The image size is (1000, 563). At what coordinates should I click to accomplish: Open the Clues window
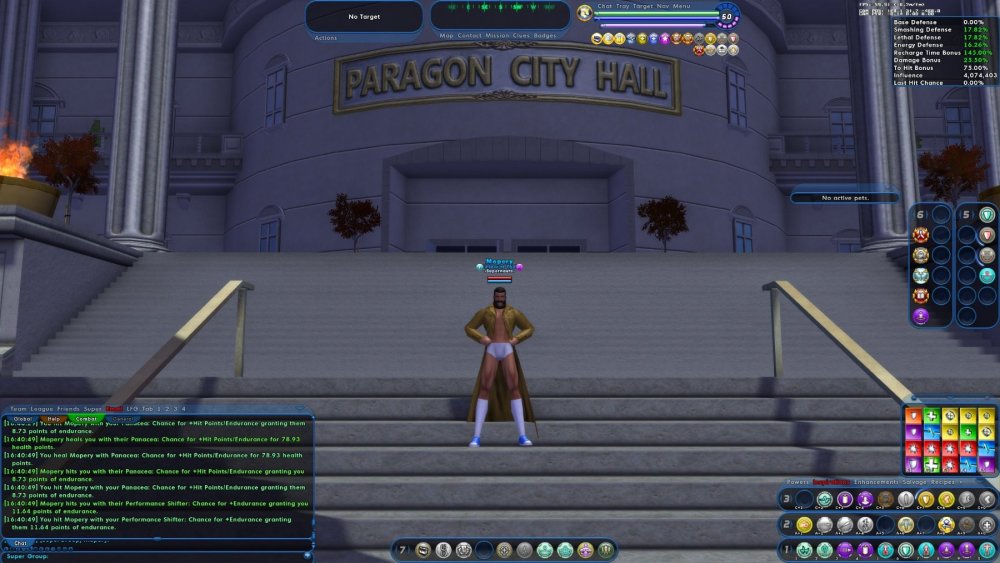click(x=521, y=36)
